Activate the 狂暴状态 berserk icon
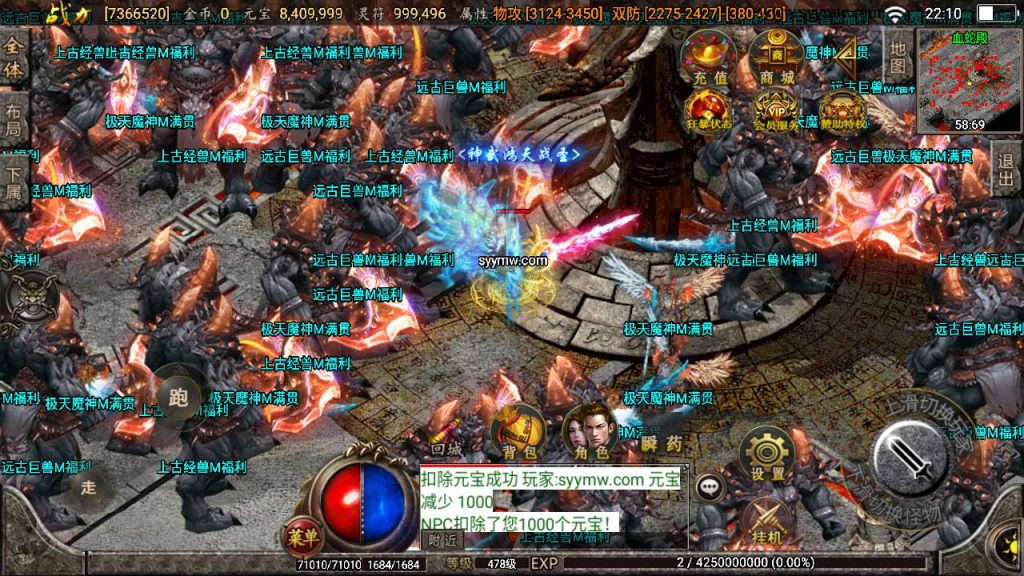Image resolution: width=1024 pixels, height=576 pixels. pyautogui.click(x=708, y=109)
